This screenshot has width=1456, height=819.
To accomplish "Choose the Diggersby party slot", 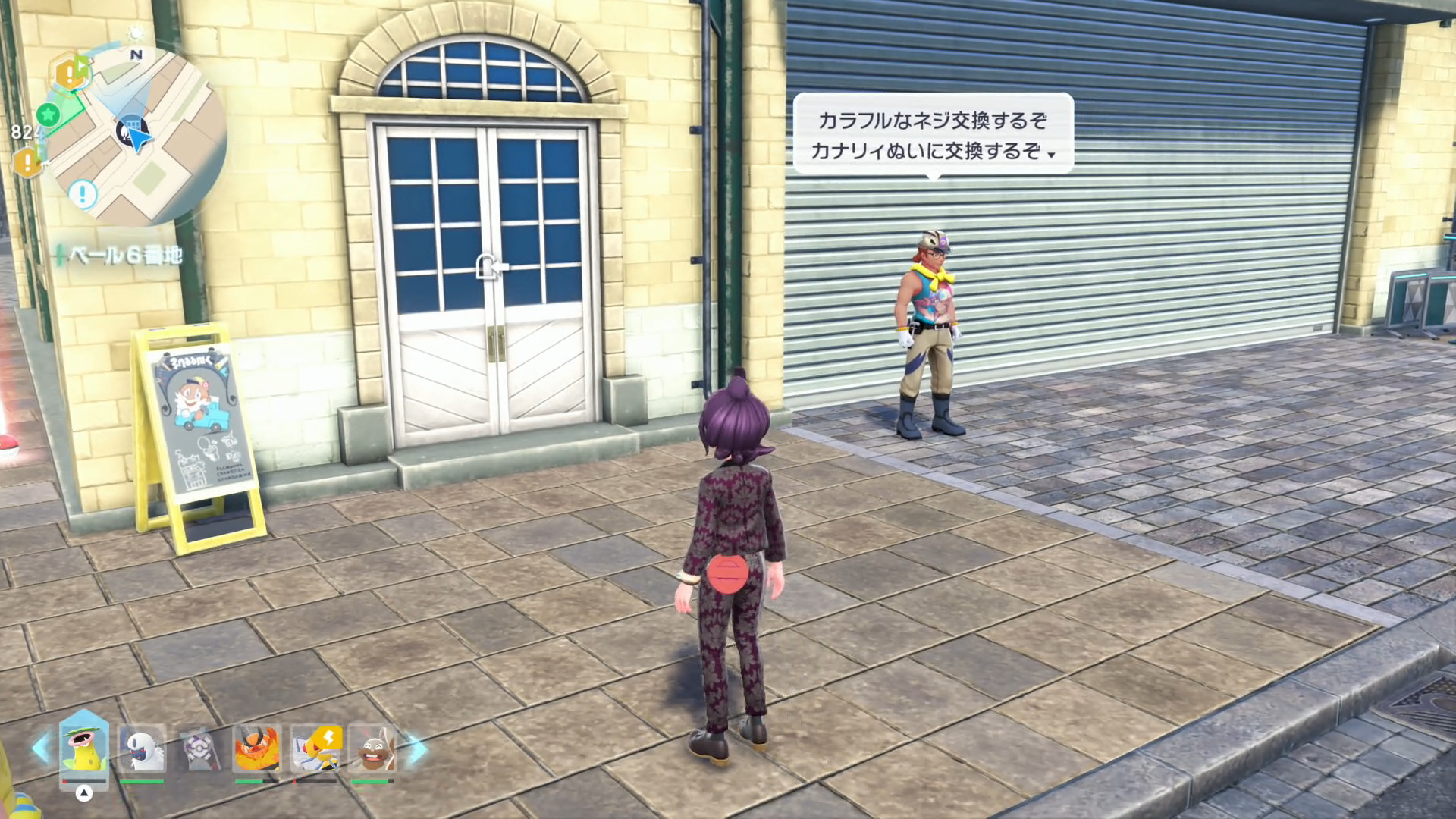I will click(x=372, y=749).
